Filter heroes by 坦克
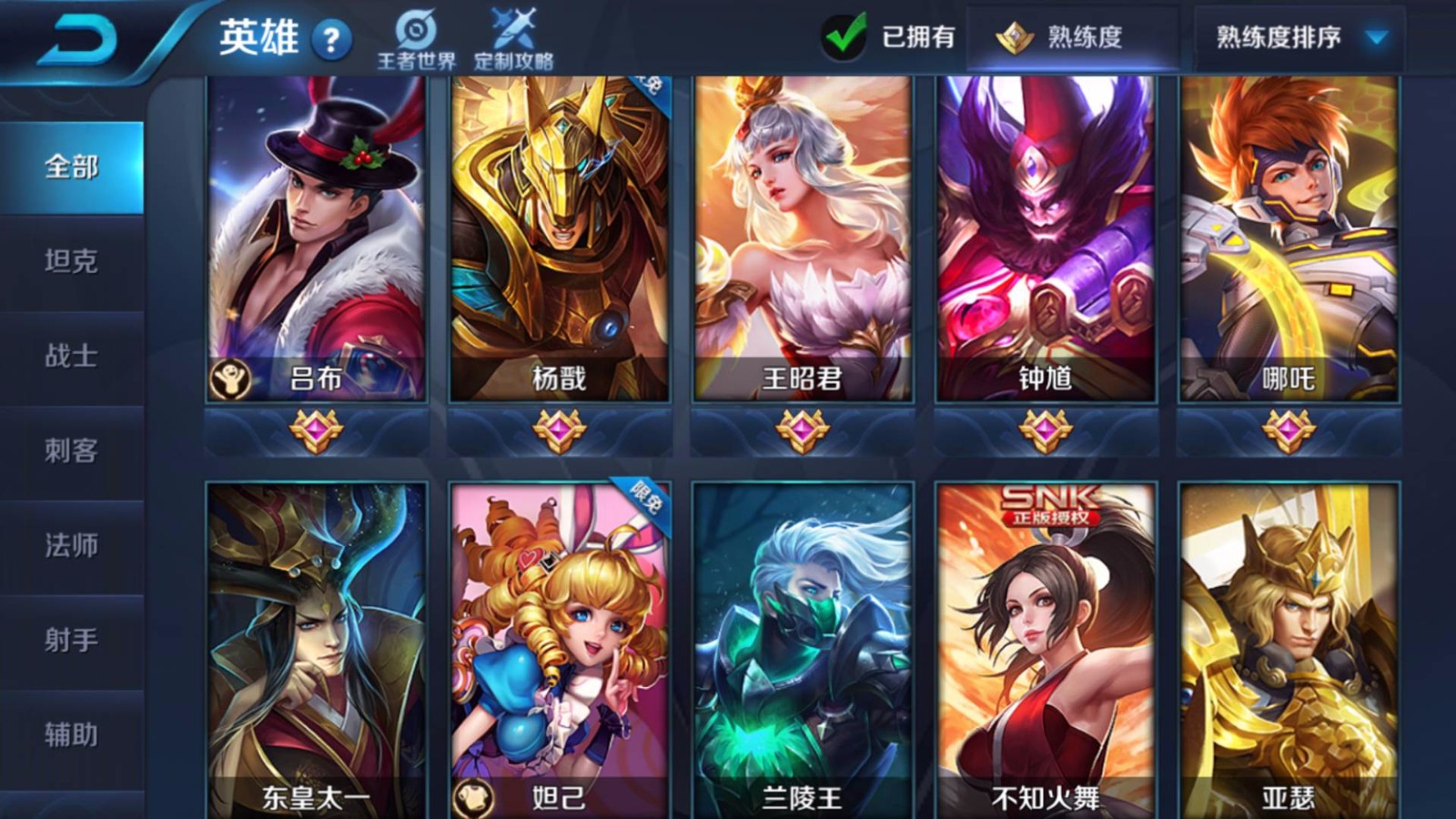The width and height of the screenshot is (1456, 819). click(x=72, y=262)
